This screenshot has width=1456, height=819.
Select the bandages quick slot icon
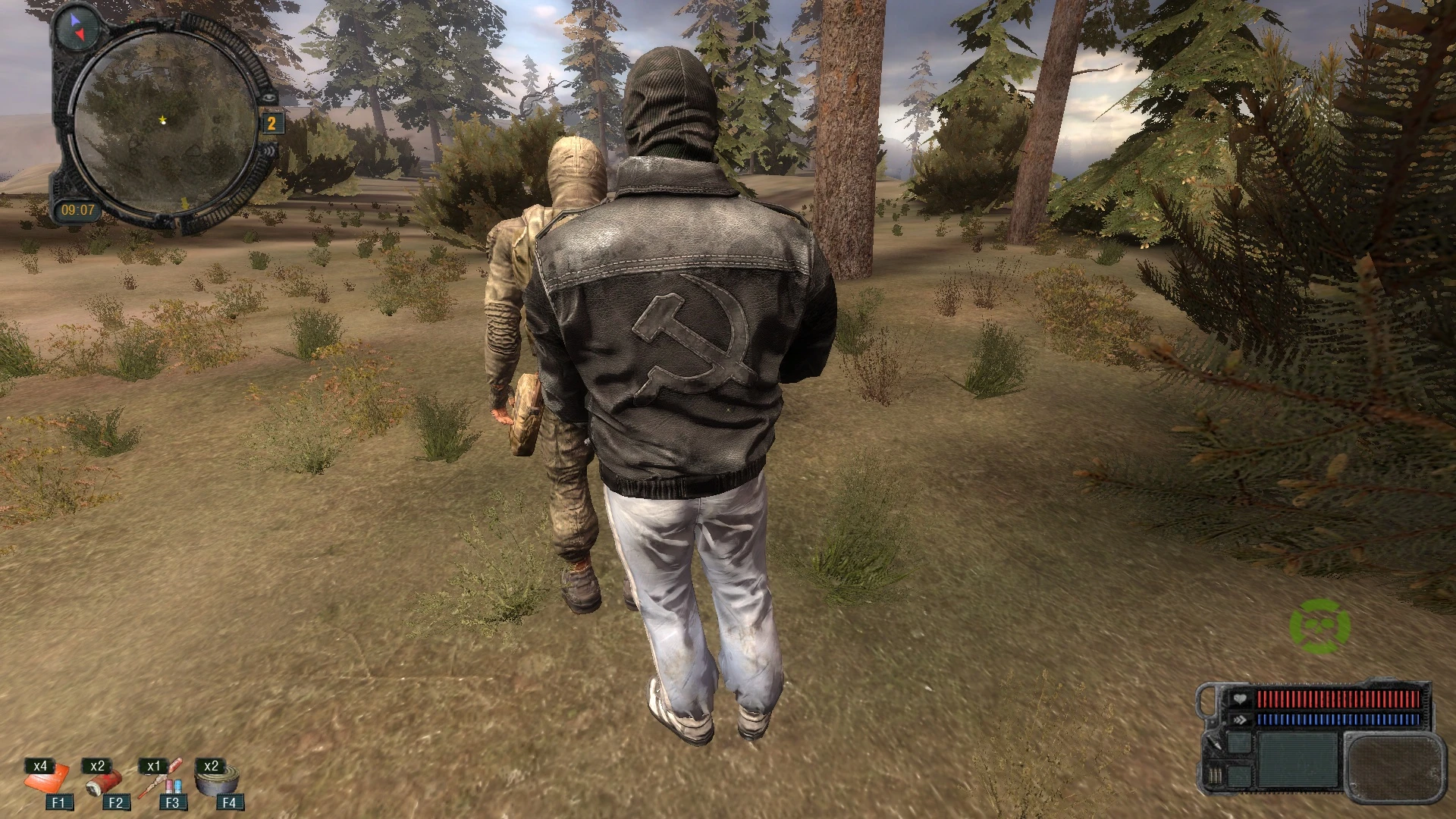49,781
